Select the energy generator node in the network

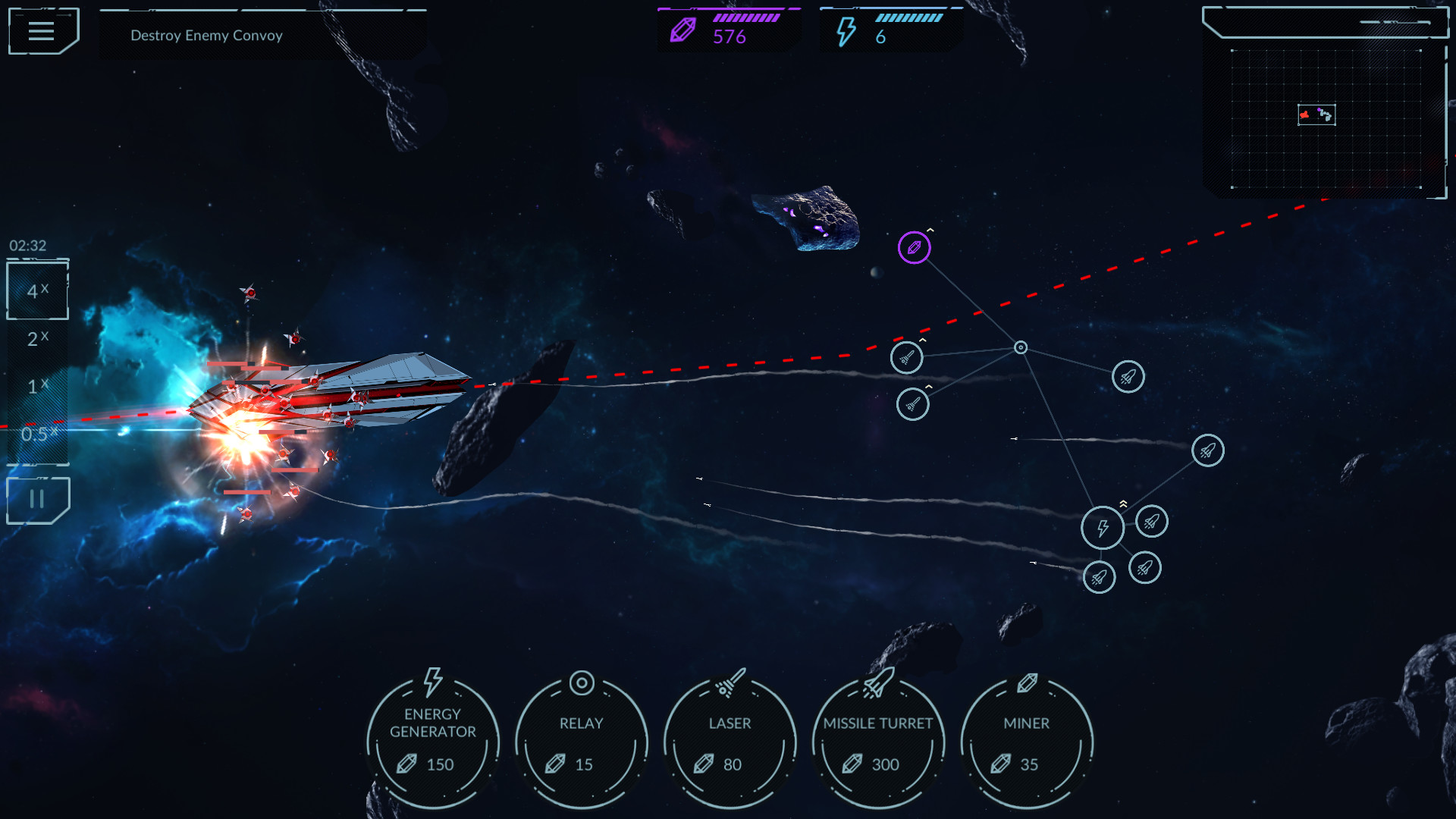(x=1103, y=528)
